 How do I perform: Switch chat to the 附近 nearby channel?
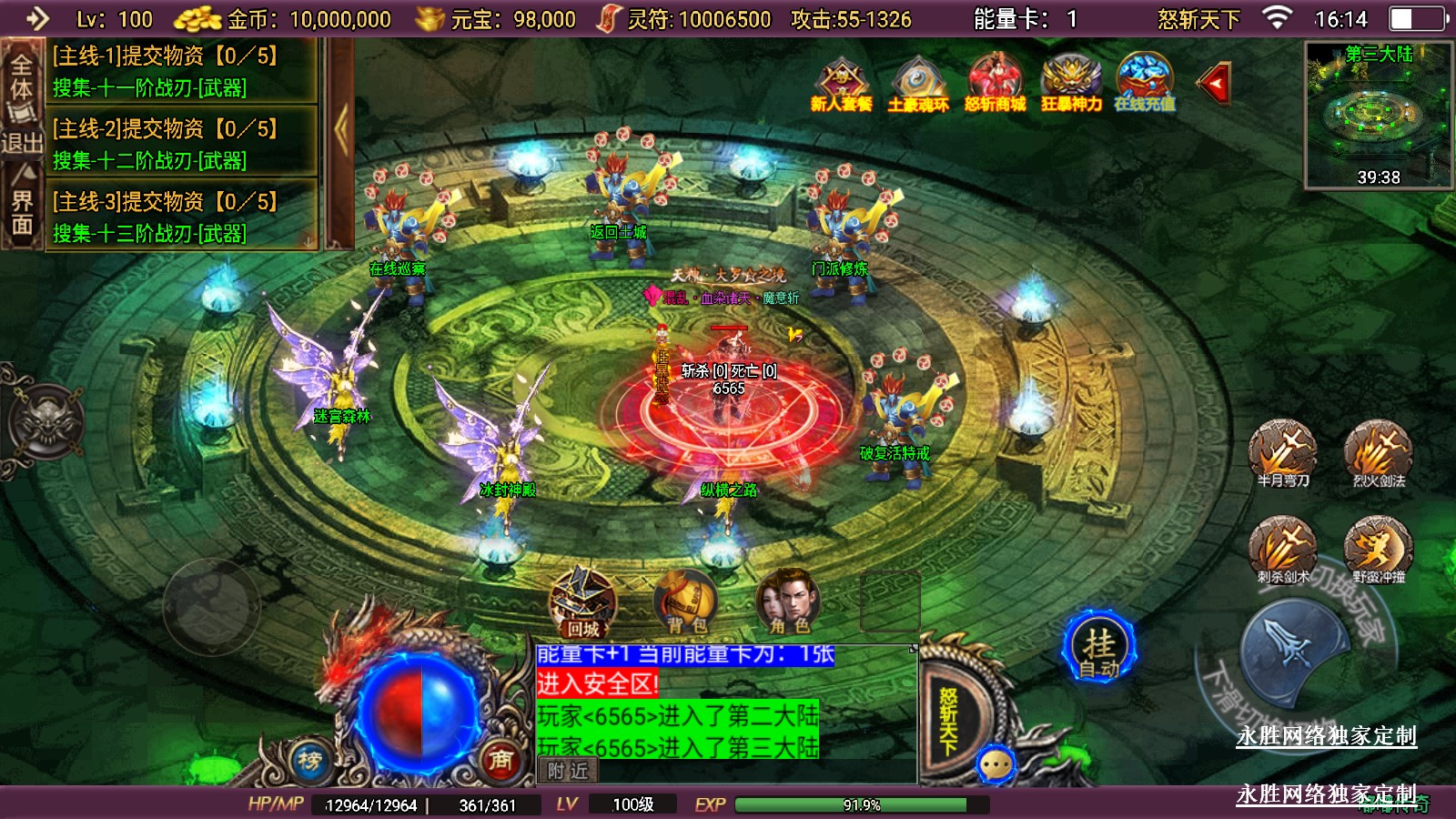click(x=568, y=772)
